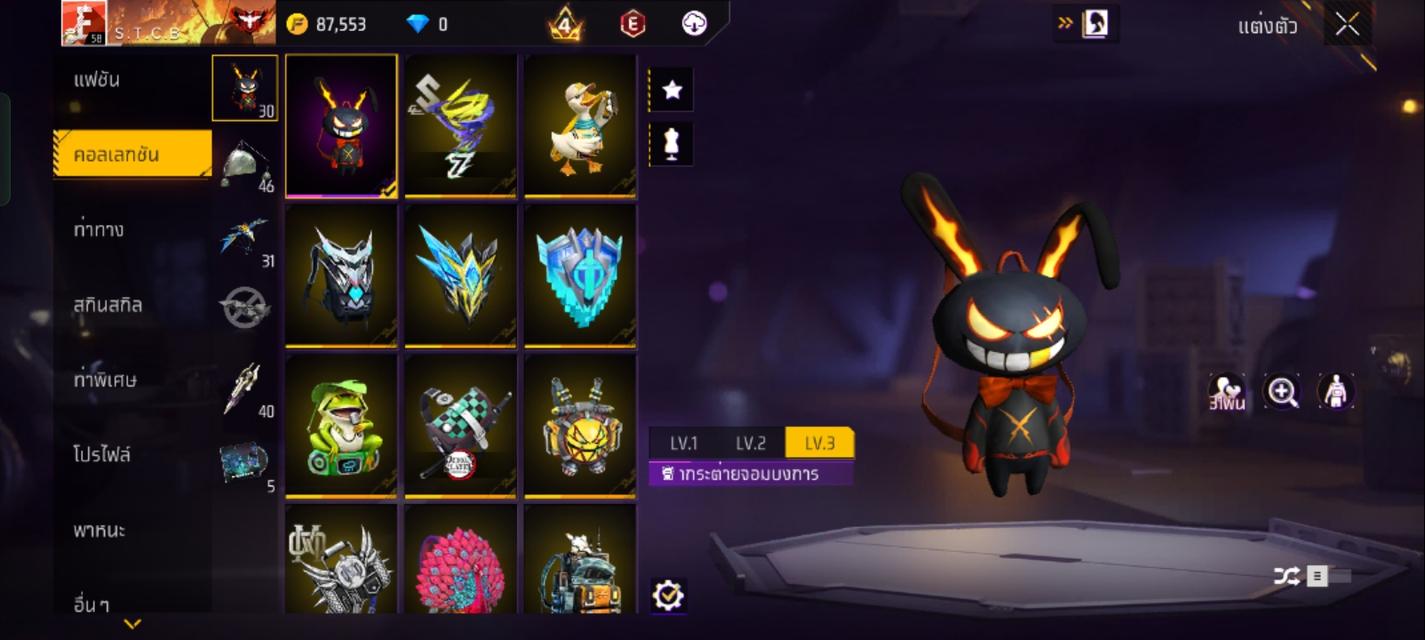This screenshot has width=1425, height=640.
Task: Open the star favorites filter
Action: pos(672,90)
